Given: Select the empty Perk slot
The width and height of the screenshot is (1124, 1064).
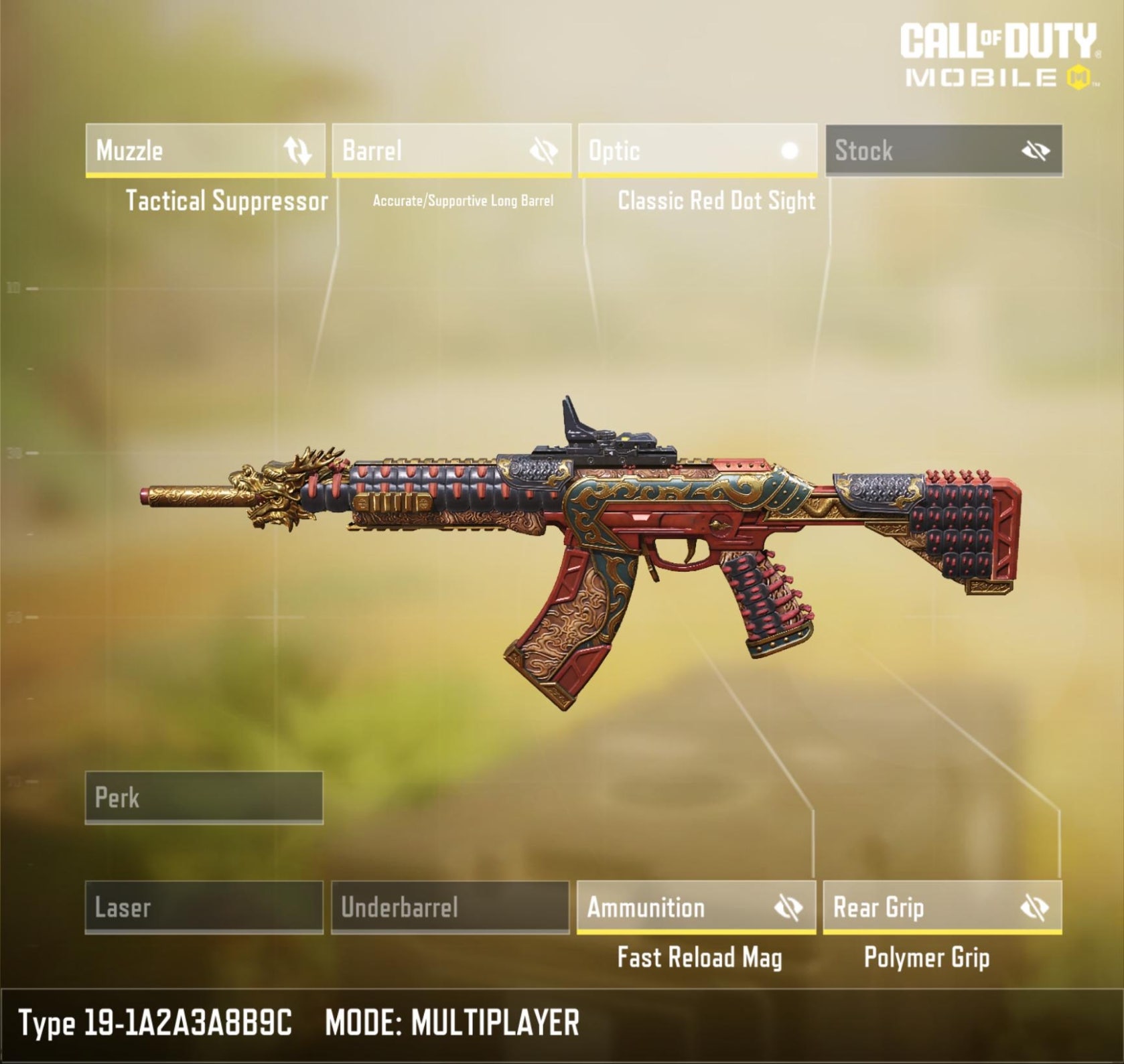Looking at the screenshot, I should pos(204,797).
